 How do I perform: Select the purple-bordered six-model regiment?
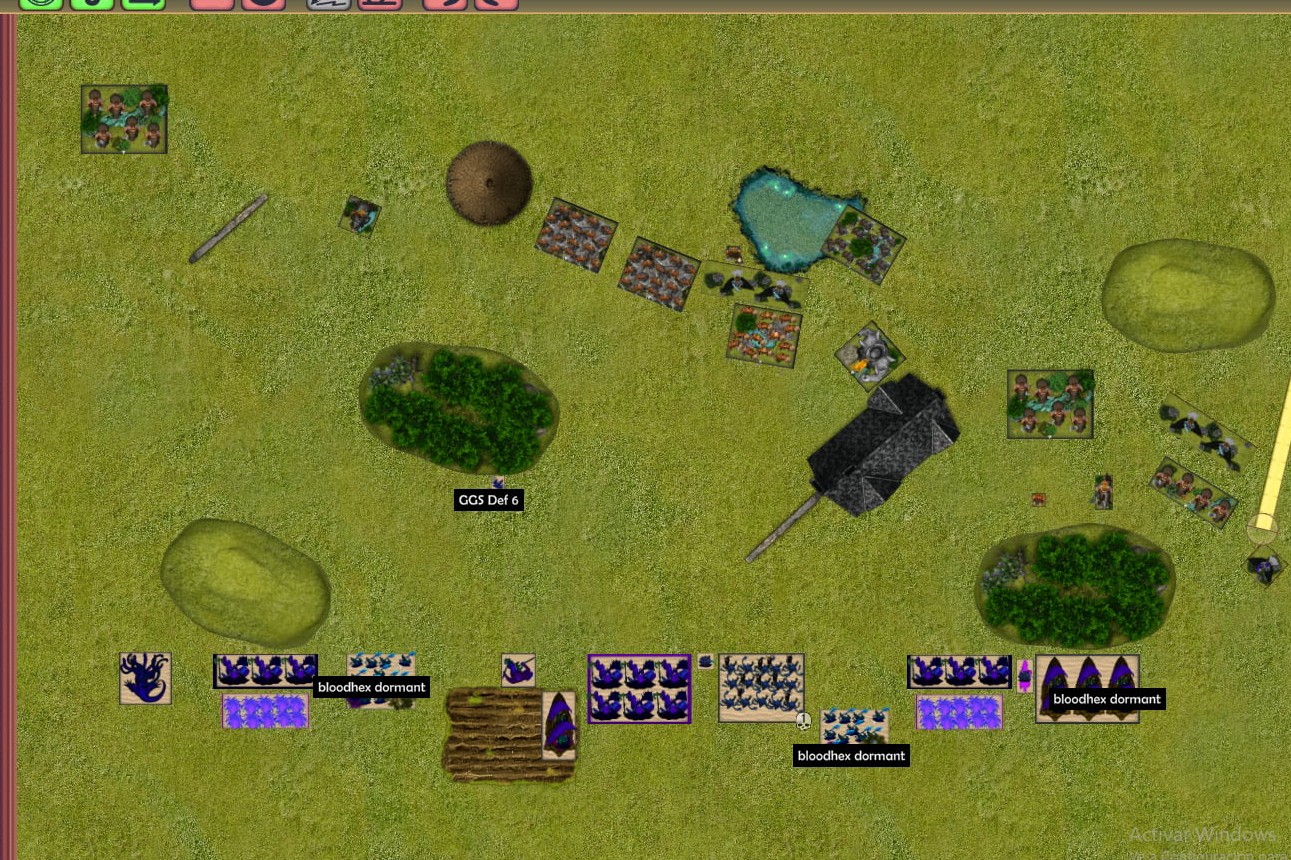639,688
